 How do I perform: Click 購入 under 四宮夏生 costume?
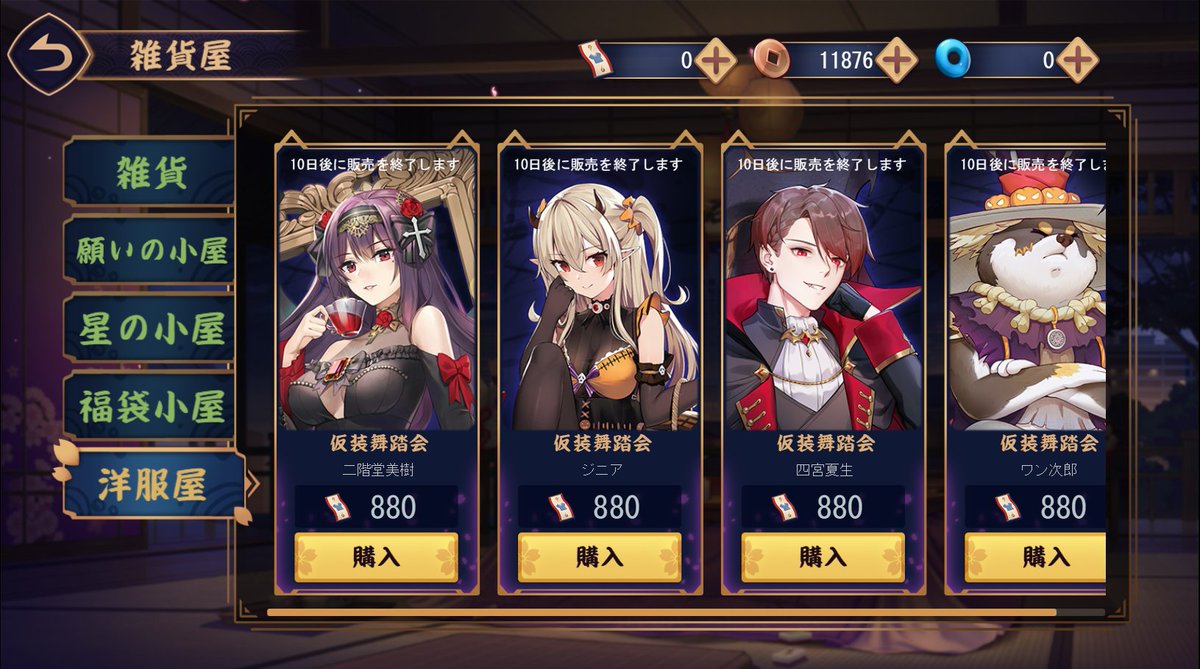(x=823, y=556)
